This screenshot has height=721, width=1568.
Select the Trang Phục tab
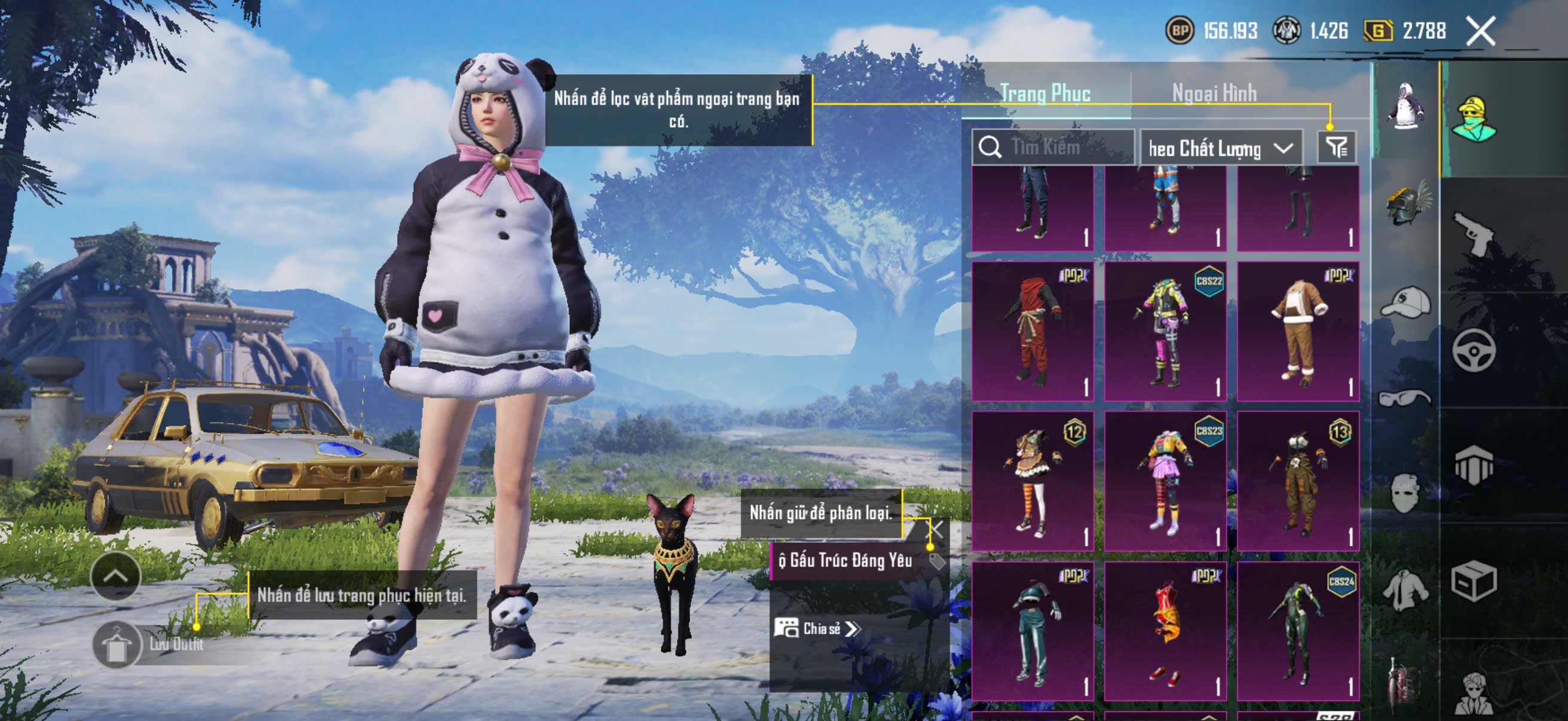point(1045,93)
